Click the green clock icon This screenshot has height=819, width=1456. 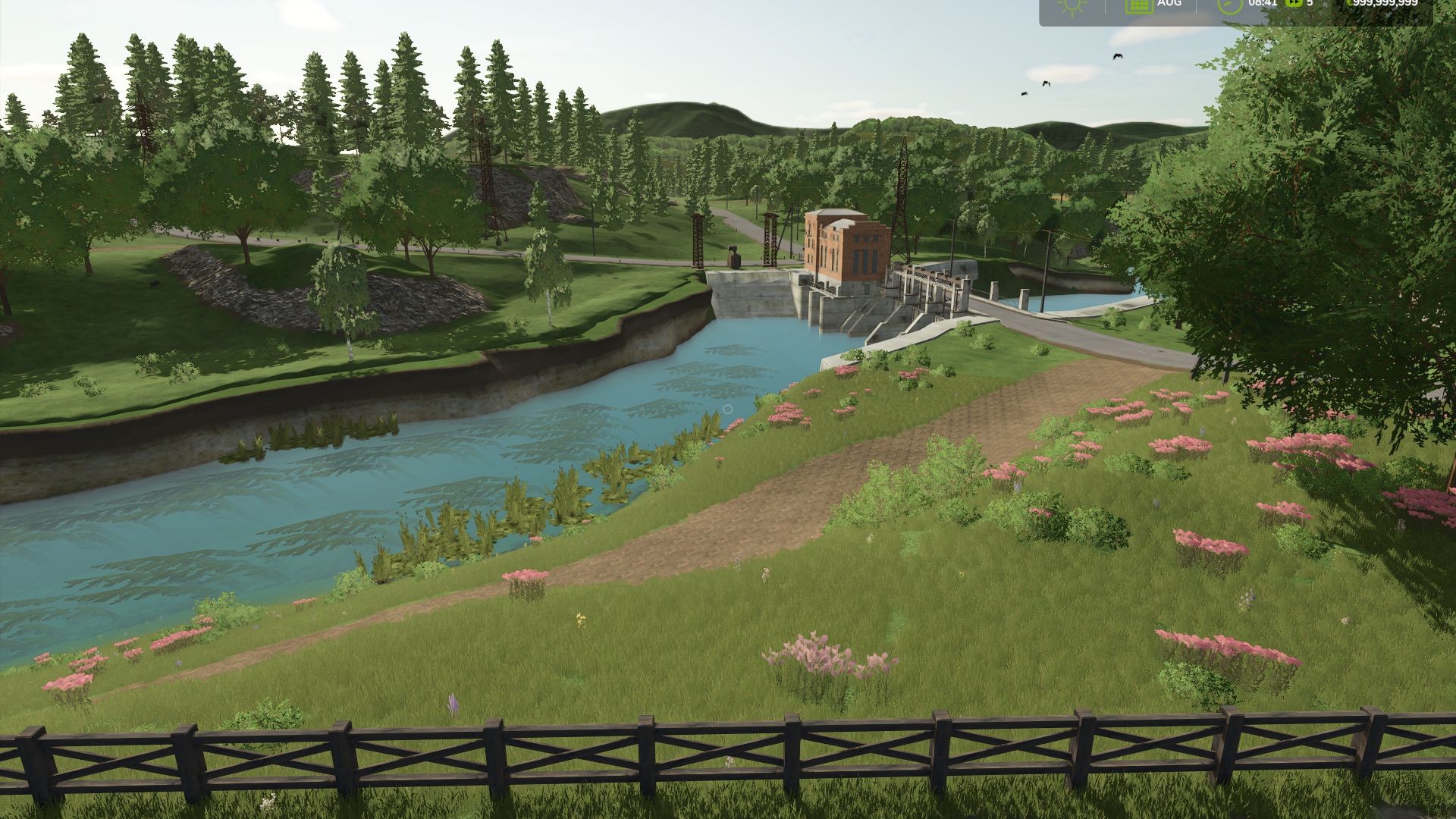click(1229, 5)
